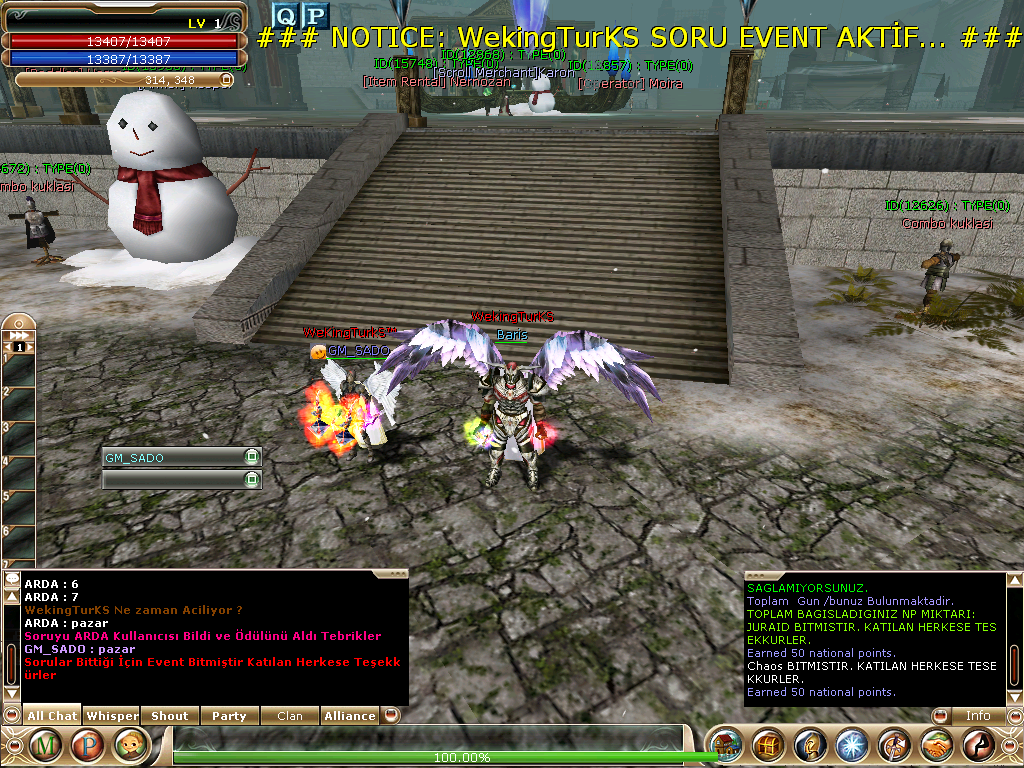Open the treasure chest inventory icon
Viewport: 1024px width, 768px height.
[x=769, y=746]
